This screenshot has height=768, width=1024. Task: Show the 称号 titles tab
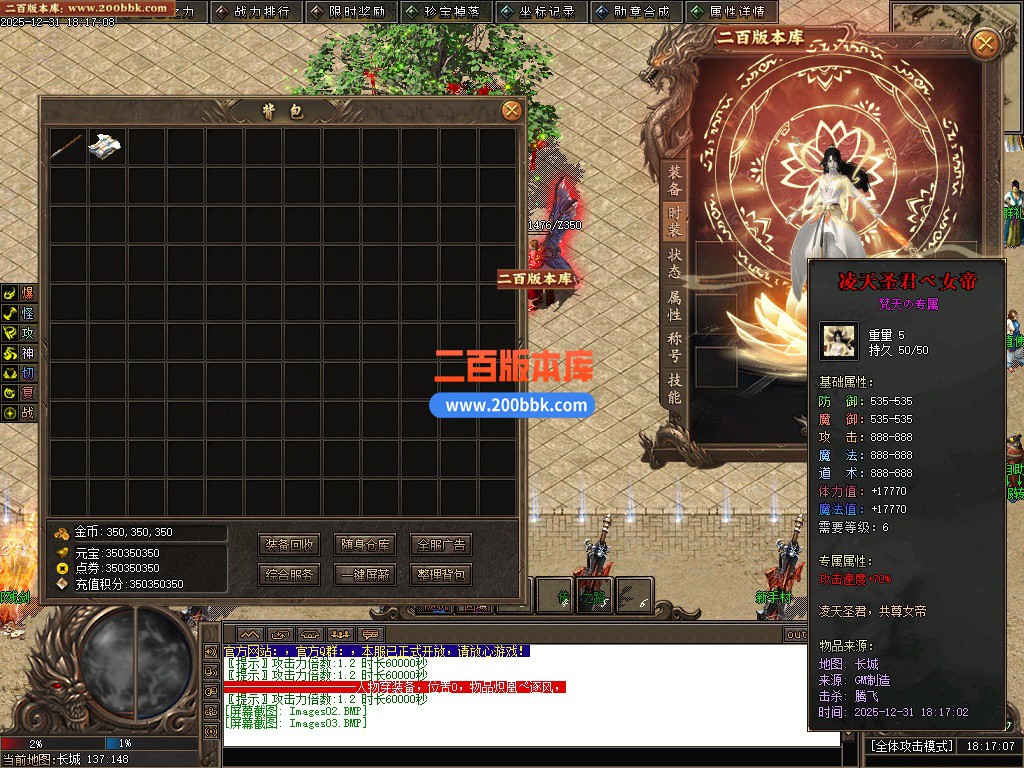pyautogui.click(x=675, y=347)
